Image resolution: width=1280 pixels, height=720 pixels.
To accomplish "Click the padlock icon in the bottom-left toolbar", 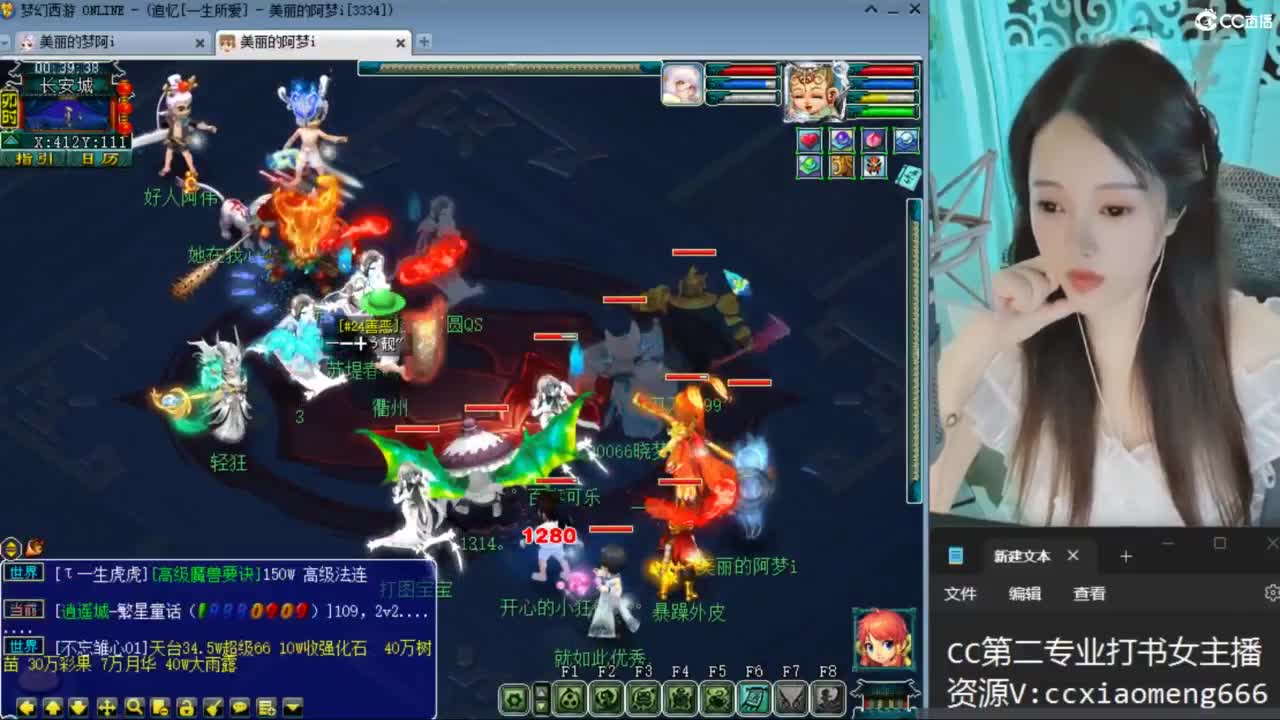I will tap(187, 707).
